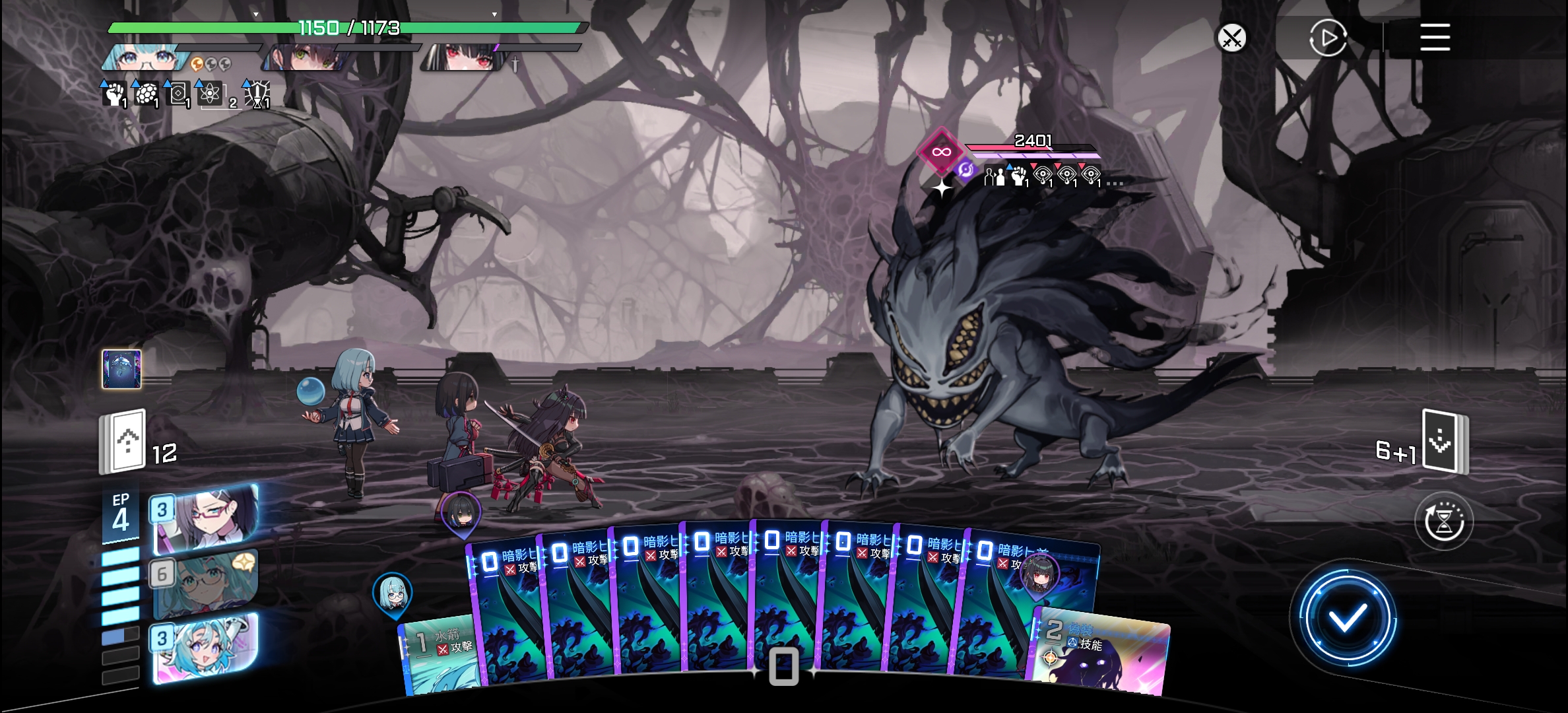Select the green-haired girl's 6-EP skill
The width and height of the screenshot is (1568, 713).
pyautogui.click(x=206, y=584)
